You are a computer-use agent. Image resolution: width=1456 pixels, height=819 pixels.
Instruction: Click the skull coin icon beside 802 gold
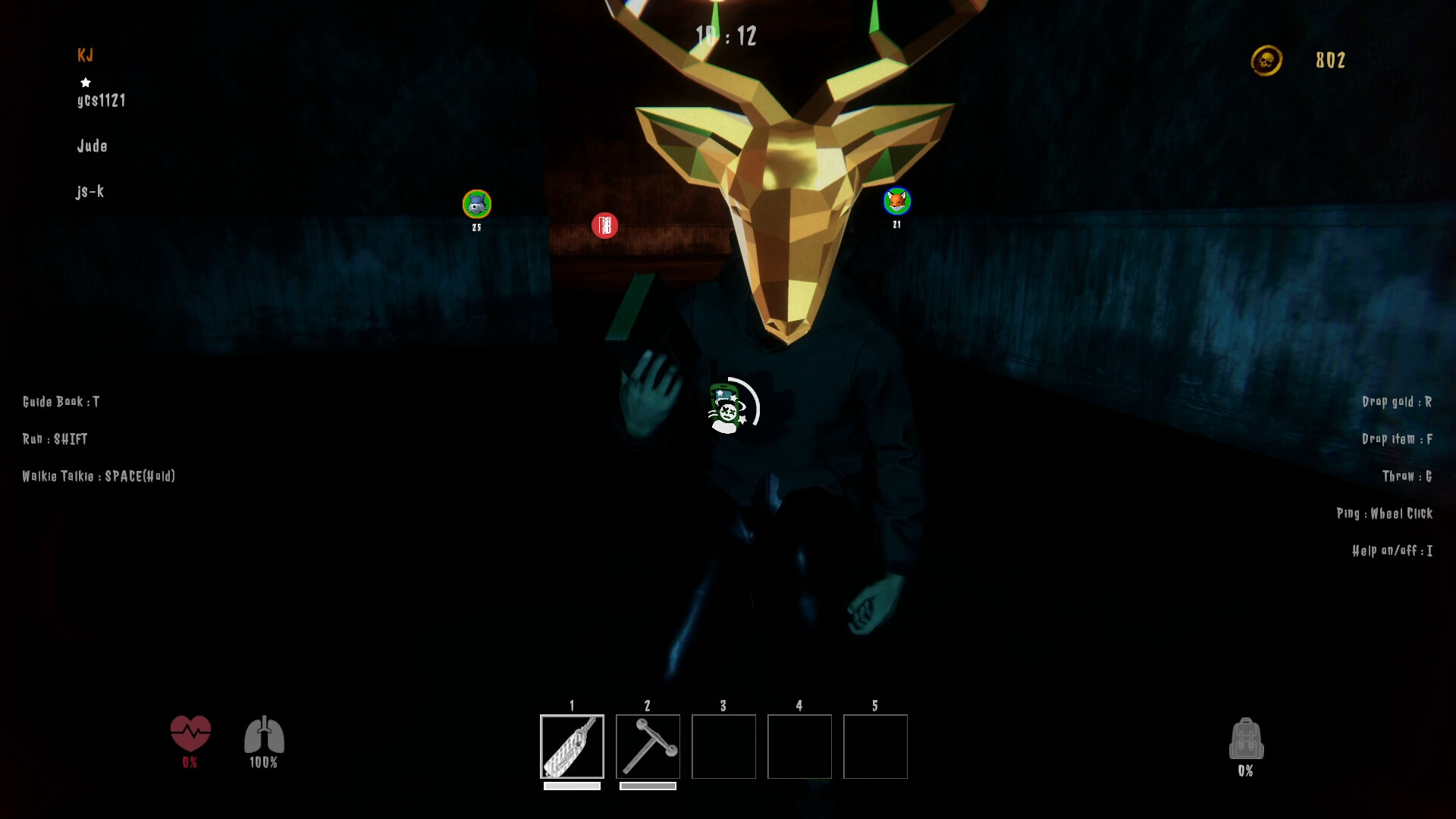coord(1266,60)
